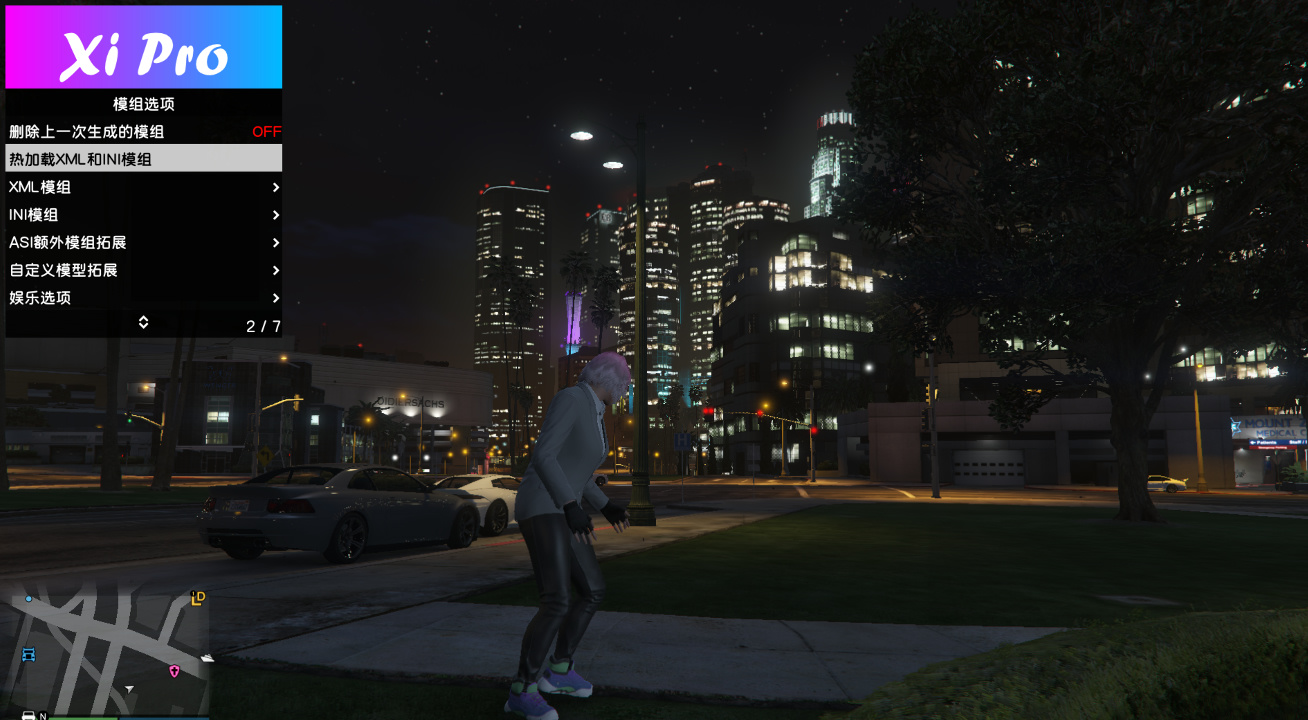Click the yellow LD marker on the minimap
The width and height of the screenshot is (1308, 720).
pos(197,599)
